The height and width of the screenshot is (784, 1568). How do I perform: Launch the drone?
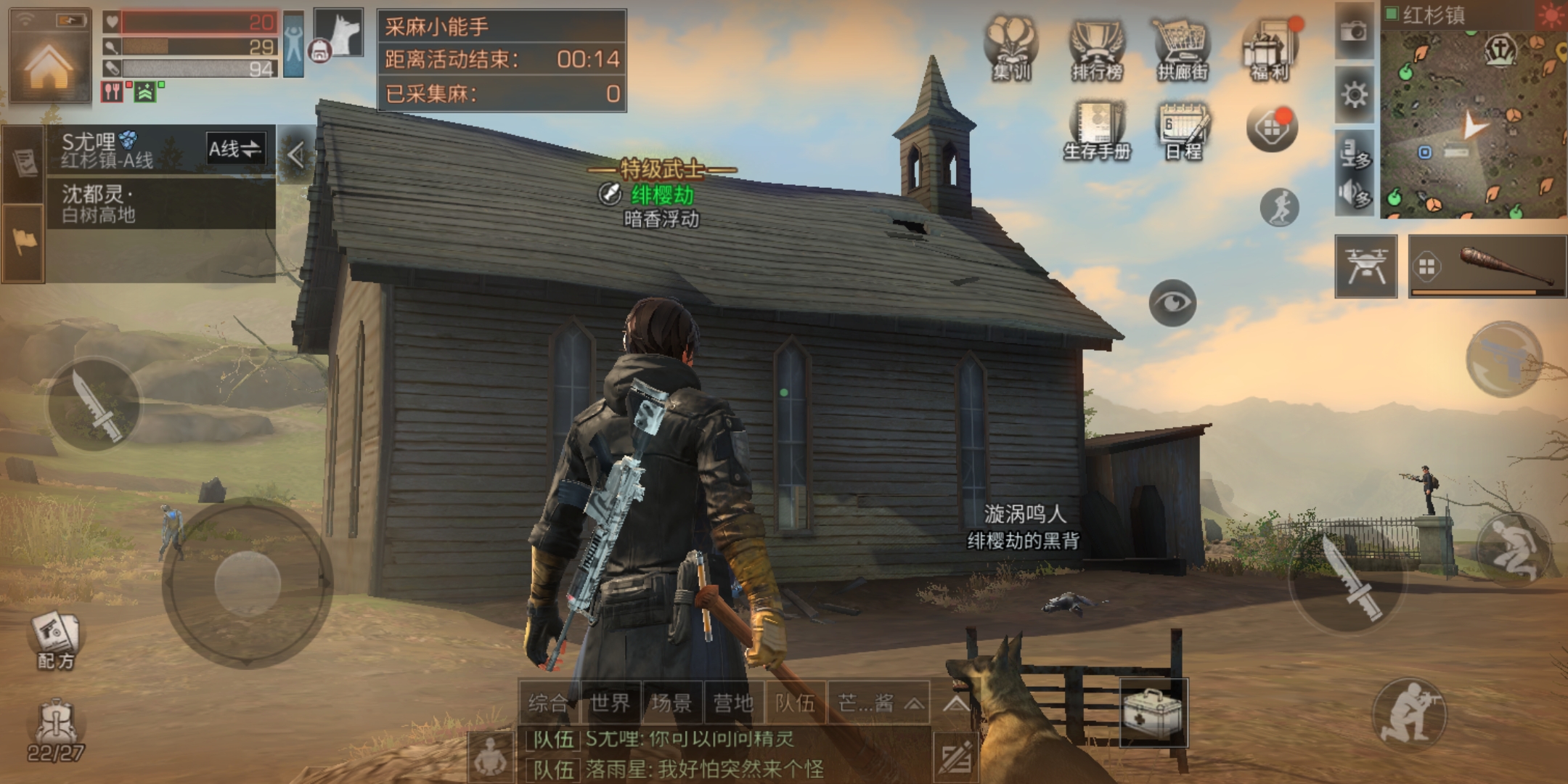(x=1366, y=266)
